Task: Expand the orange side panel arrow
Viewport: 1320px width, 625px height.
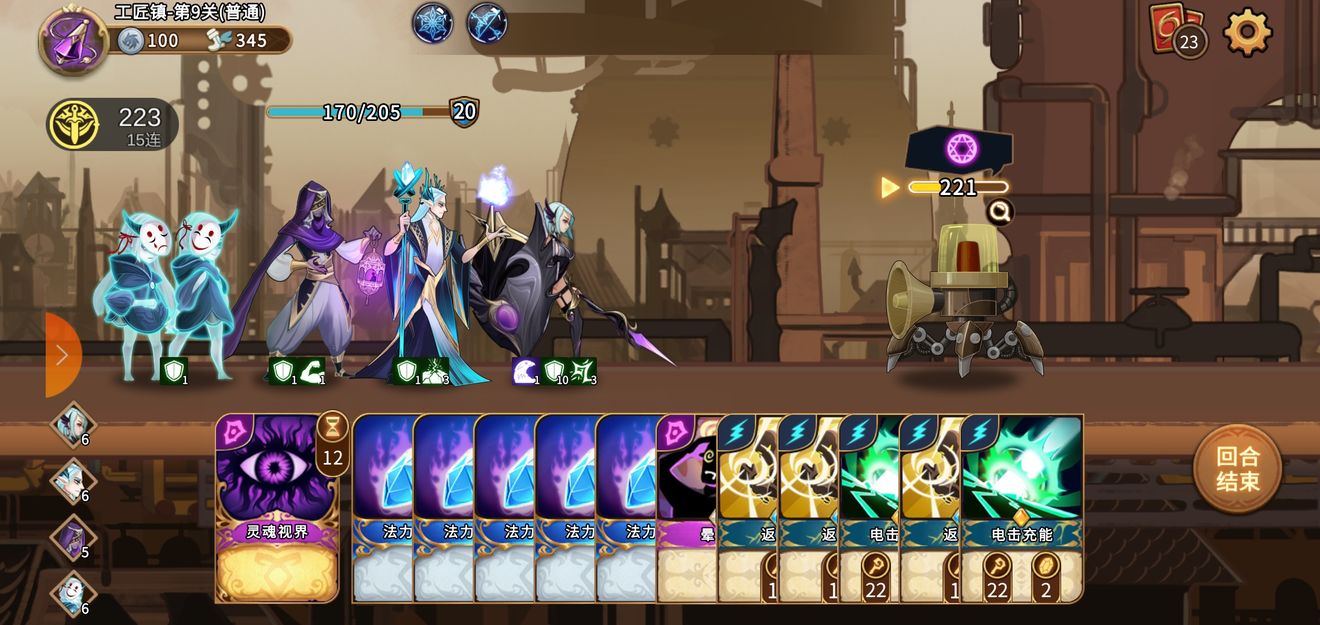Action: pos(62,355)
